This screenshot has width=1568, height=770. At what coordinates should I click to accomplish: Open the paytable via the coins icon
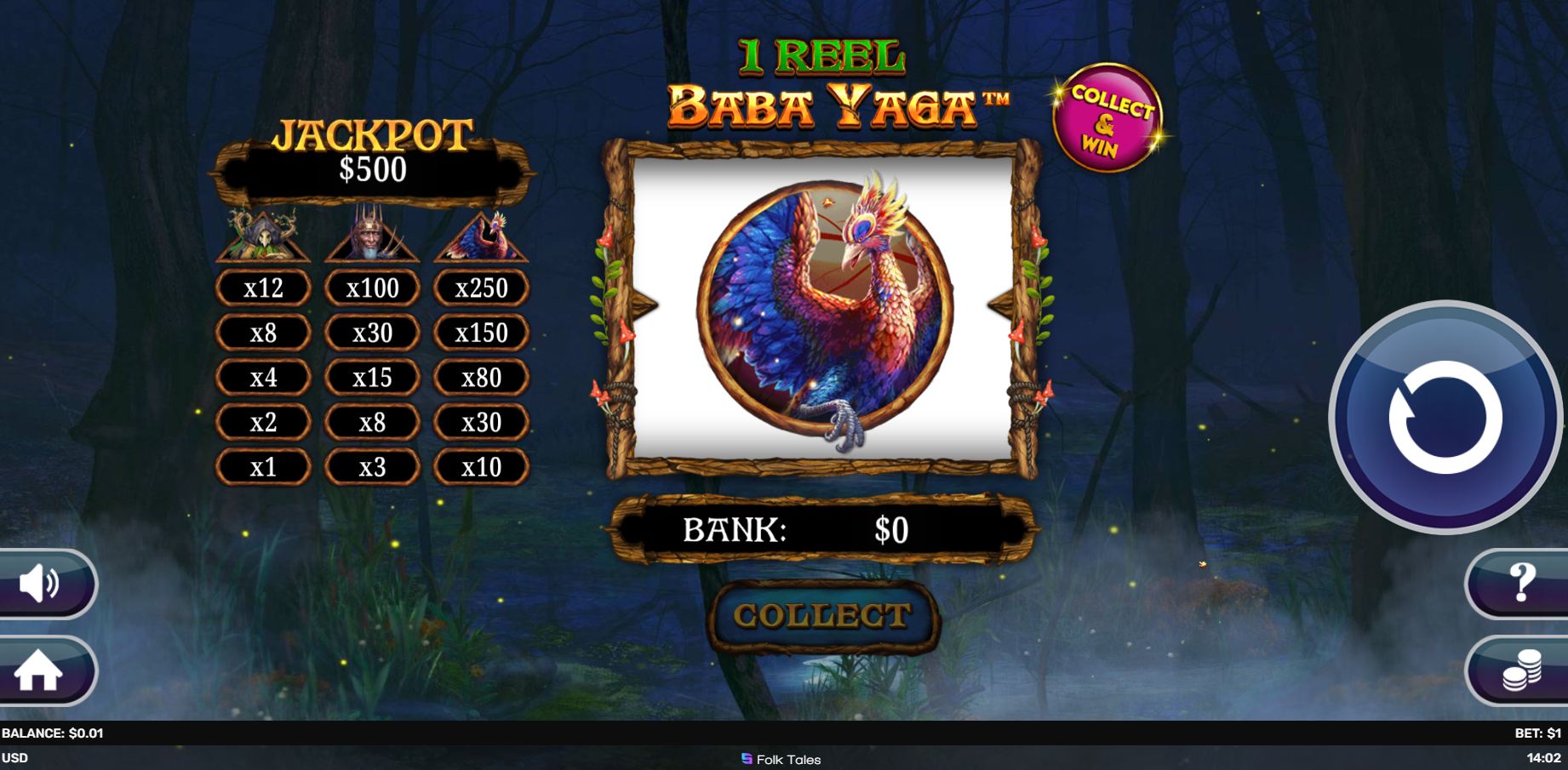tap(1520, 671)
